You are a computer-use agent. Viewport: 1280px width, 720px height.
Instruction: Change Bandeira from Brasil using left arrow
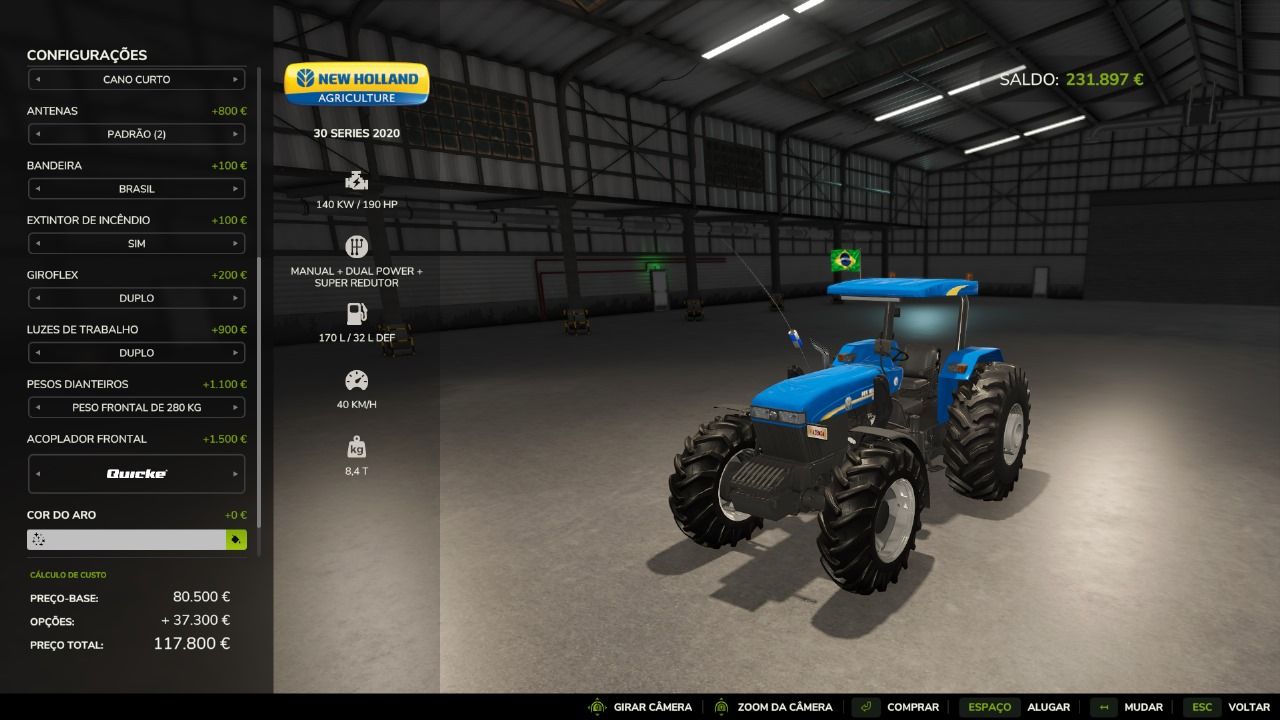click(39, 189)
